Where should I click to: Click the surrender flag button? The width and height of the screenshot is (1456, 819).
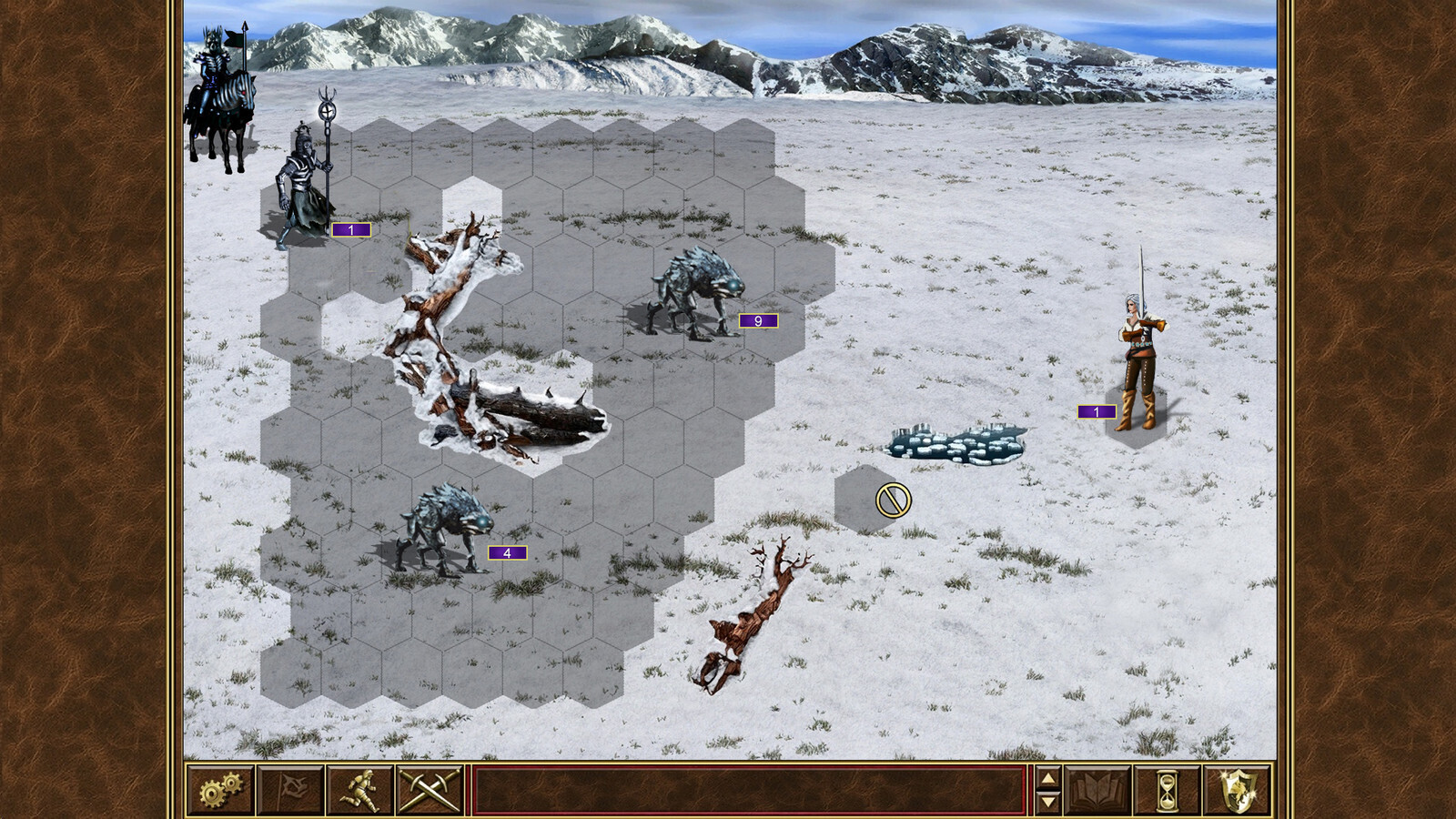(290, 790)
